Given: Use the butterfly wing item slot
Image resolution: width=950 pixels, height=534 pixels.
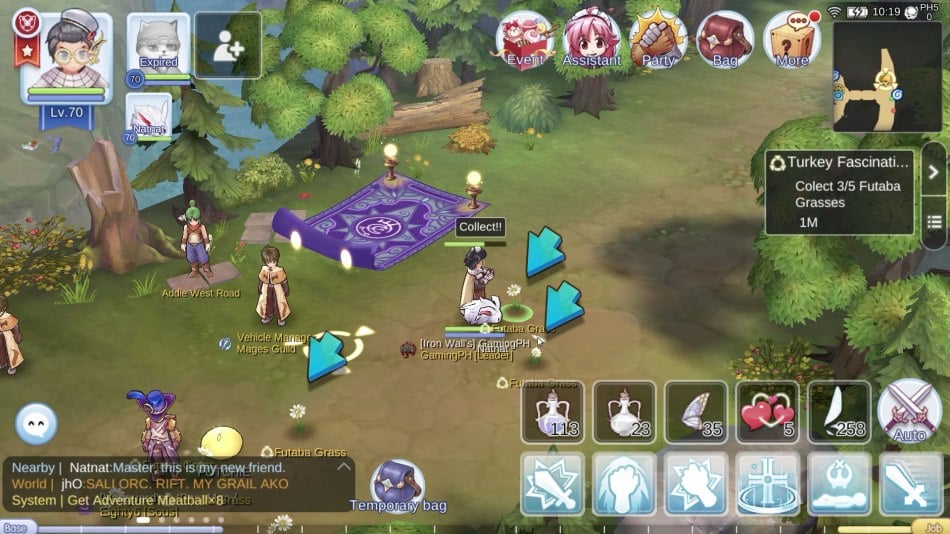Looking at the screenshot, I should click(696, 412).
